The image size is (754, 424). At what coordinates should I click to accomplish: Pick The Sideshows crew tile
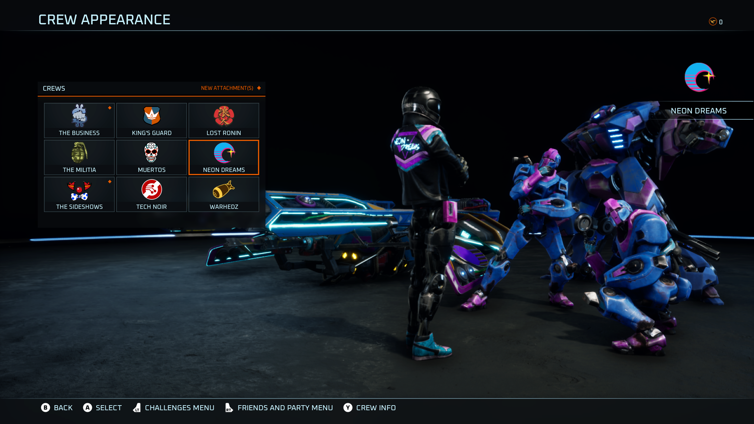click(79, 194)
